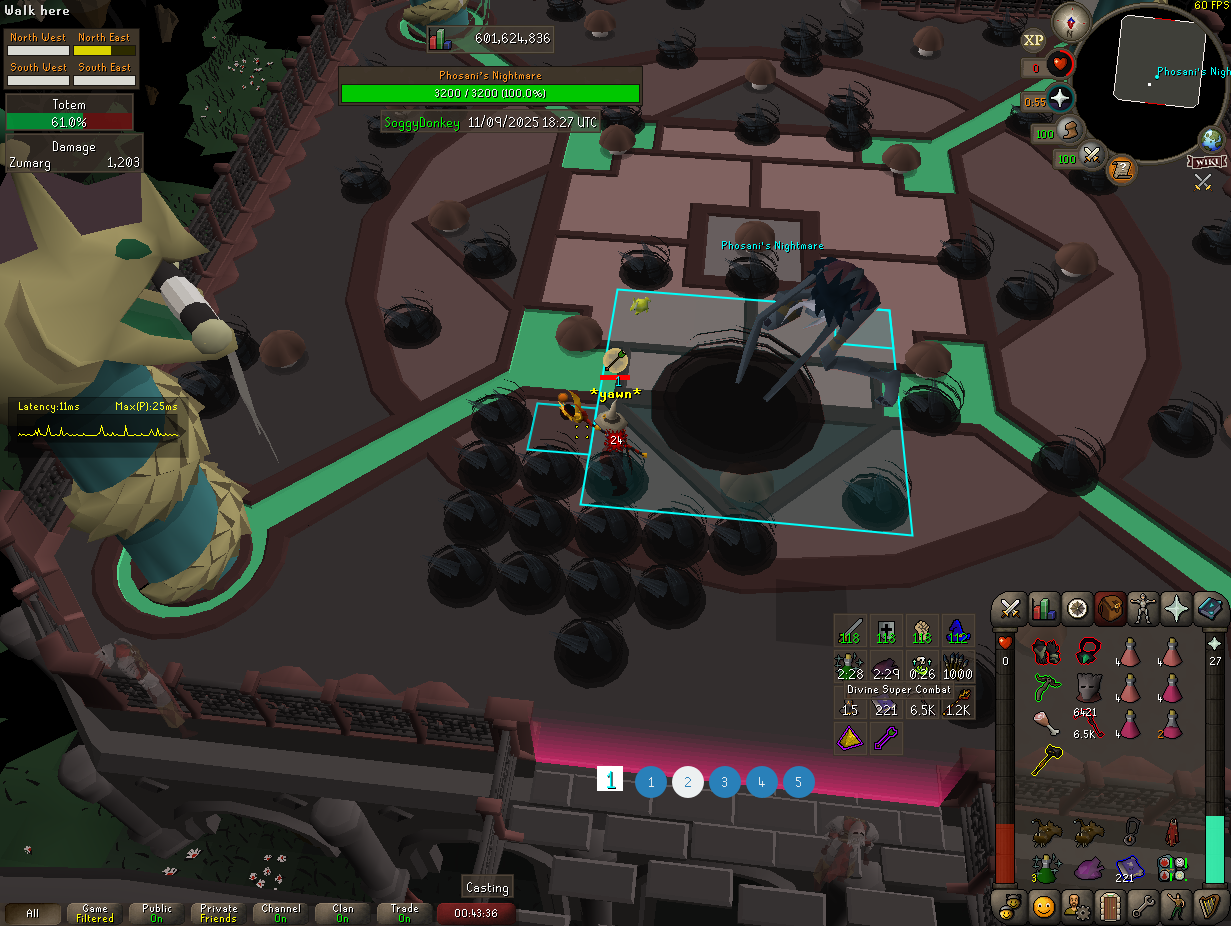Screen dimensions: 1231x926
Task: Switch to the Skills tab
Action: [1043, 608]
